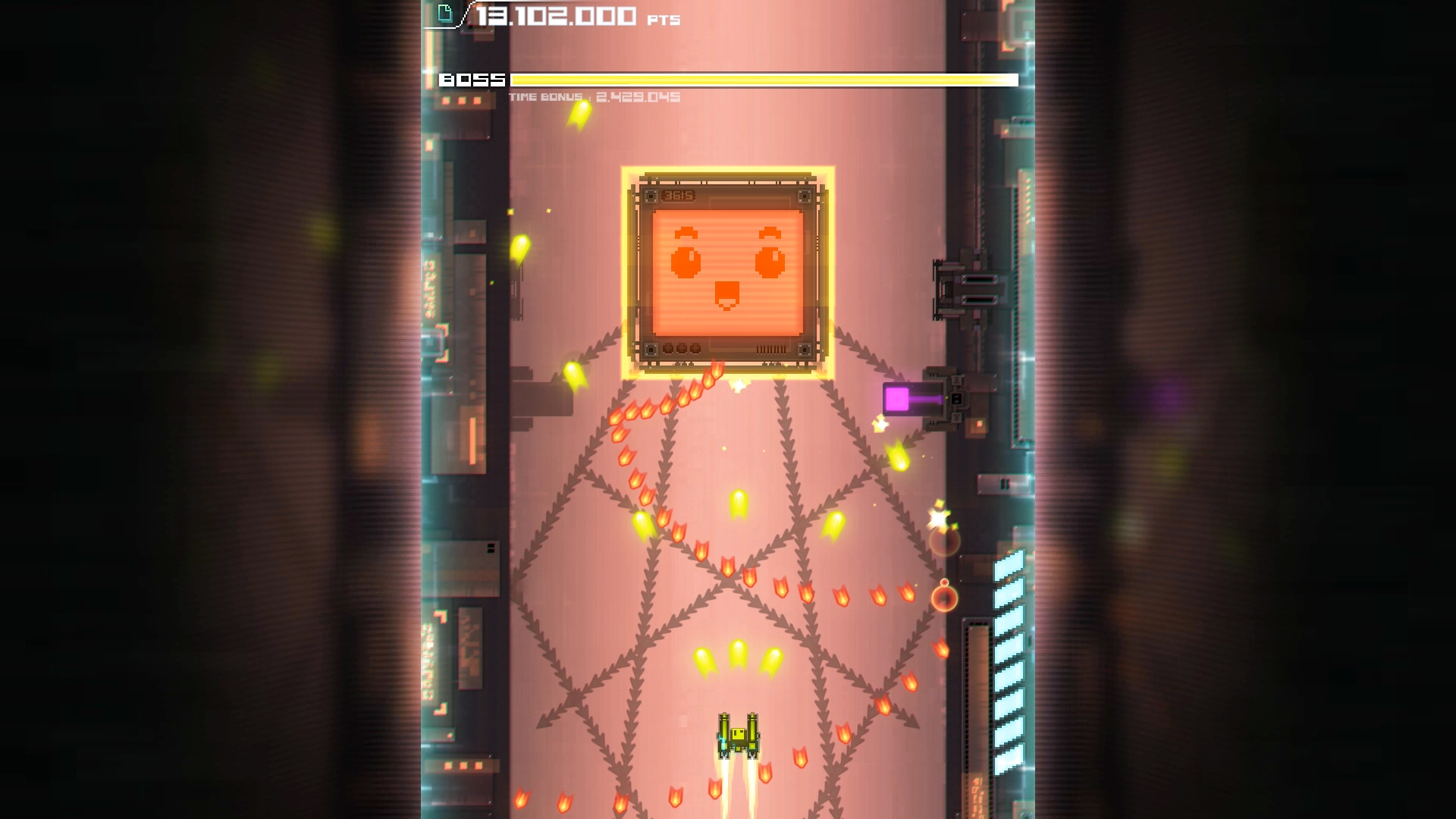Click the document icon beside the score
1456x819 pixels.
(446, 13)
